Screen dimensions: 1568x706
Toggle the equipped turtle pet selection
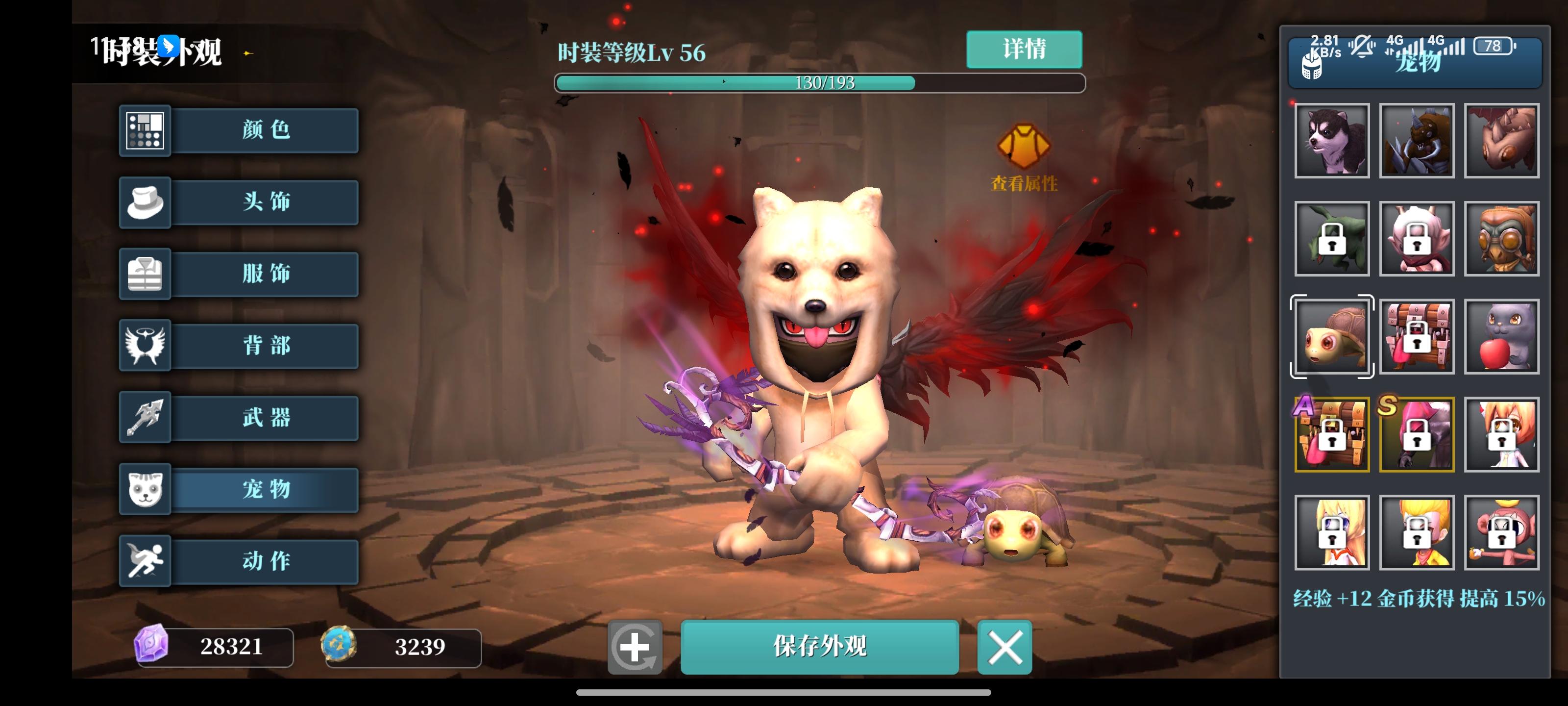(x=1331, y=336)
